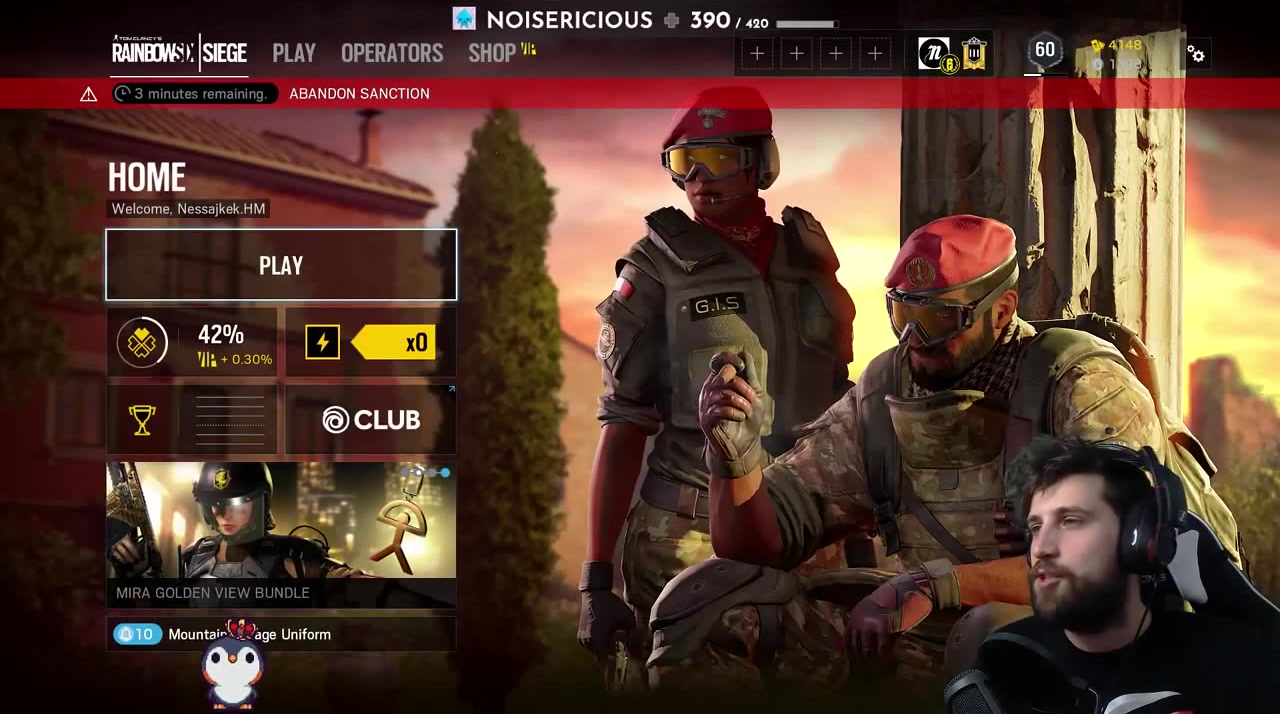Open the Mountain Uniform notification row
This screenshot has height=714, width=1280.
coord(281,634)
